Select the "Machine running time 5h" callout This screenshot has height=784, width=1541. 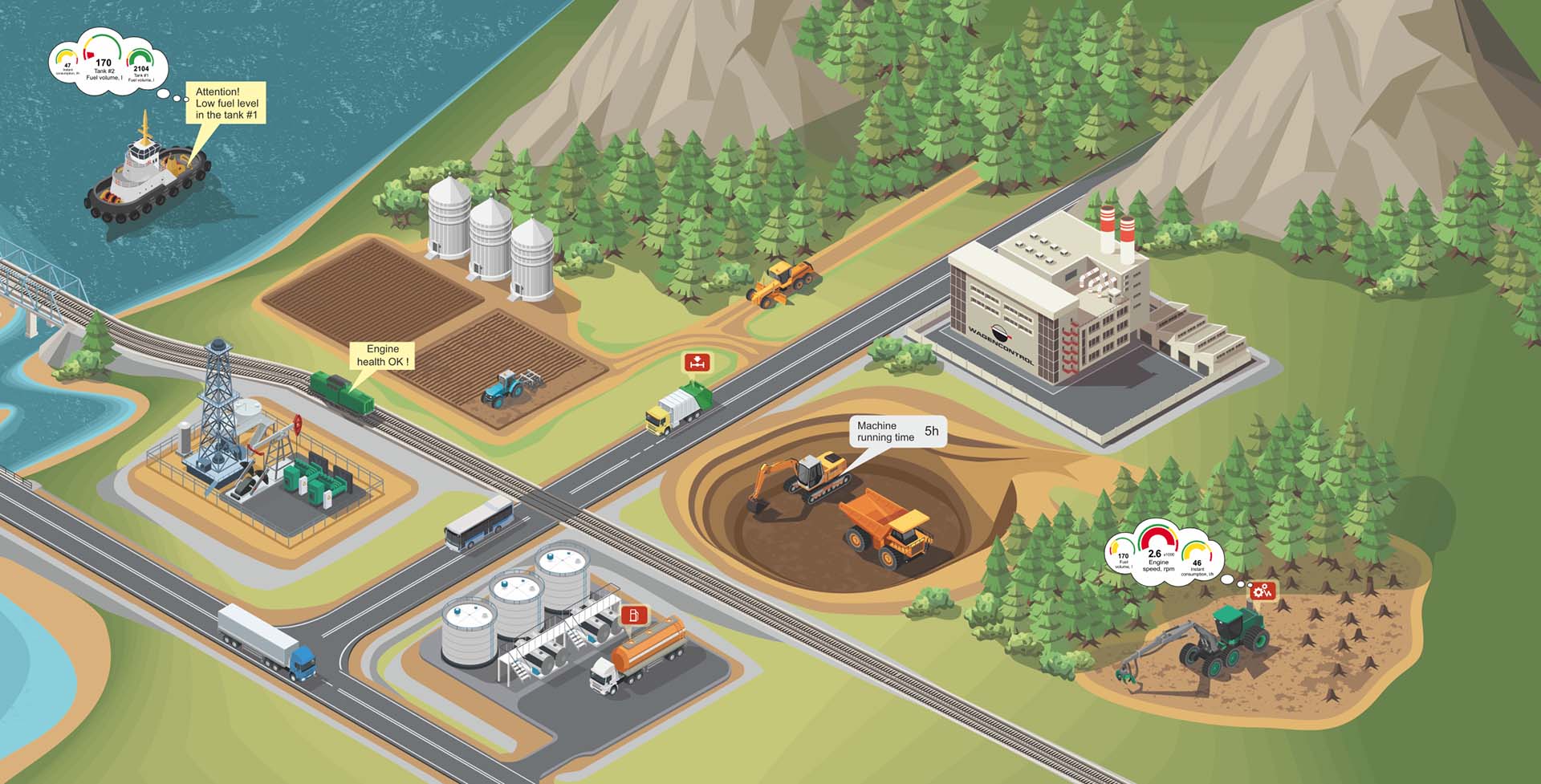tap(898, 432)
